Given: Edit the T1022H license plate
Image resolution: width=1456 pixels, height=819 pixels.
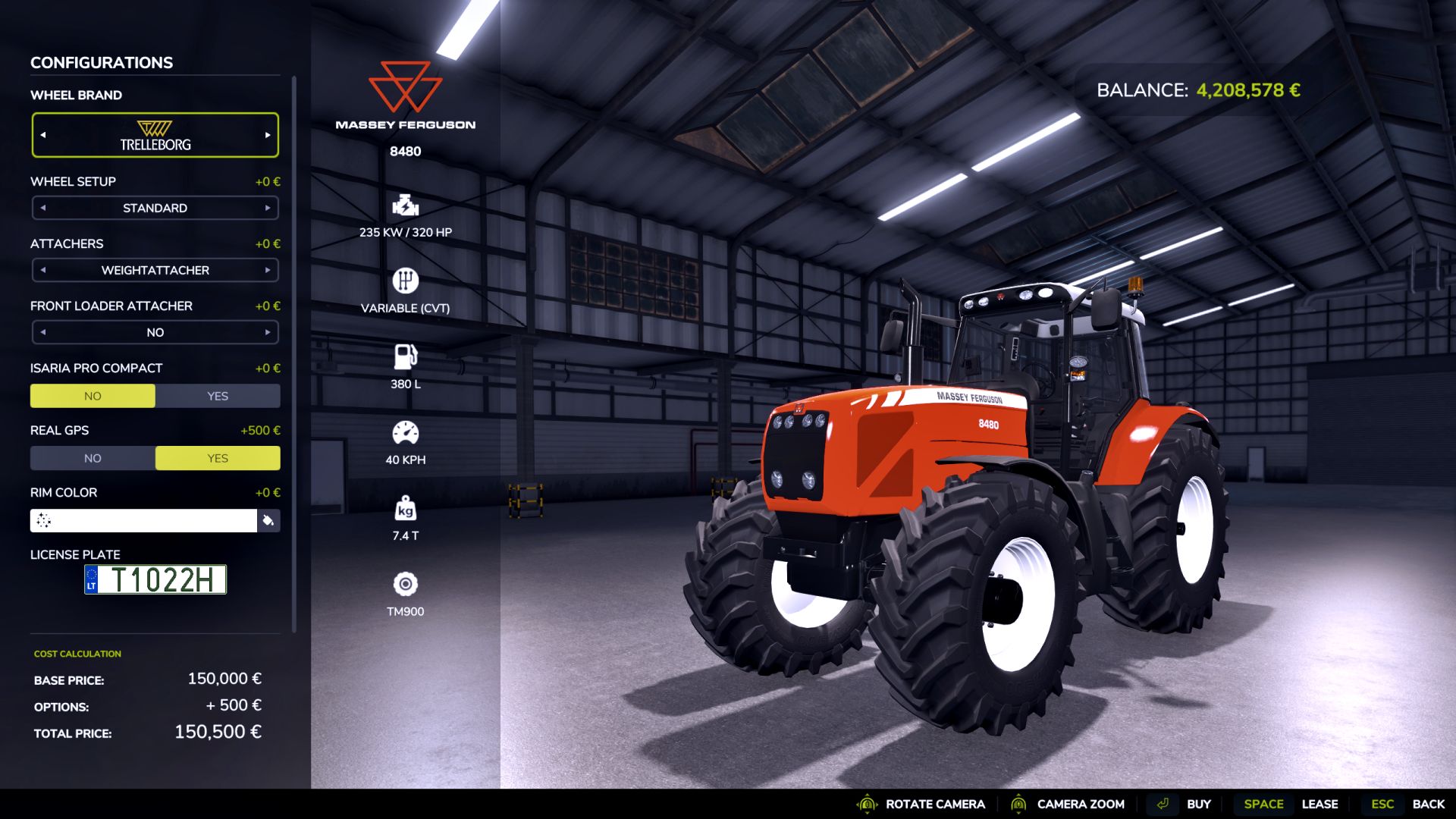Looking at the screenshot, I should point(155,579).
